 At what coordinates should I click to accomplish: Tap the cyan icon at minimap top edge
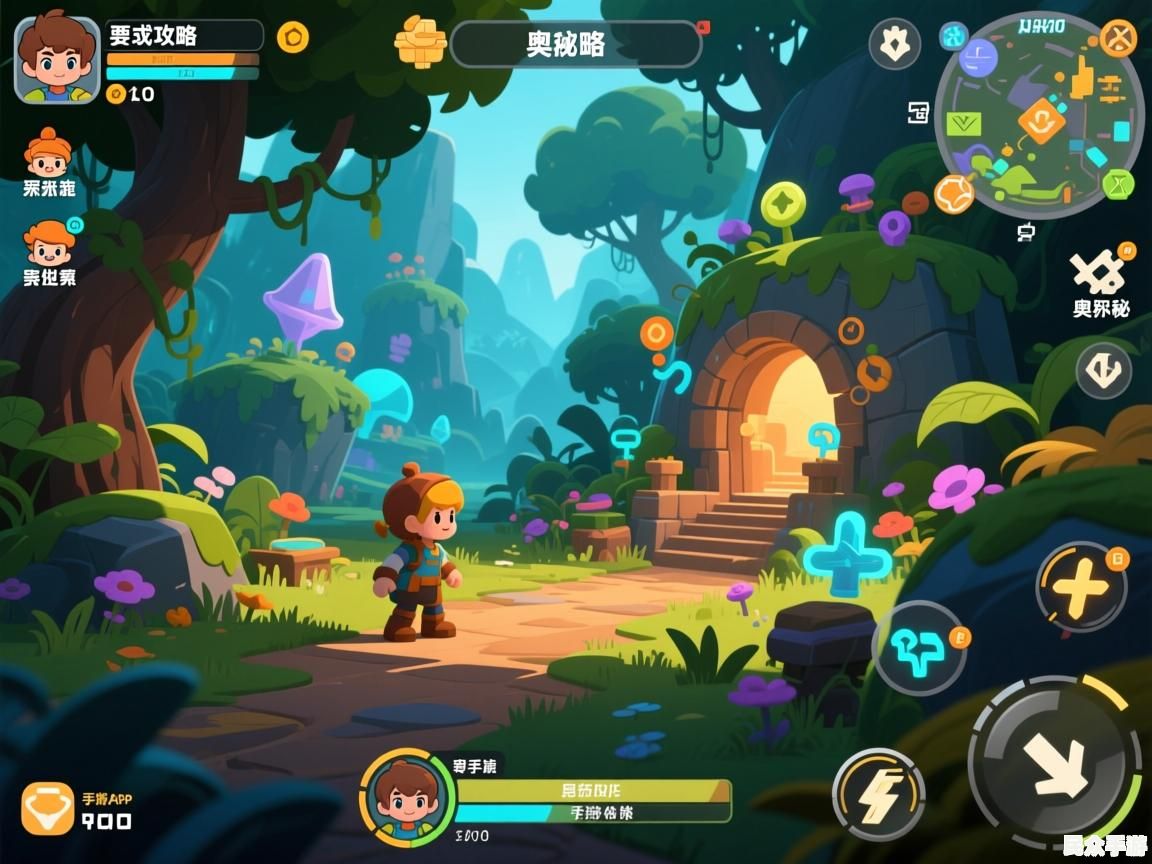tap(953, 36)
